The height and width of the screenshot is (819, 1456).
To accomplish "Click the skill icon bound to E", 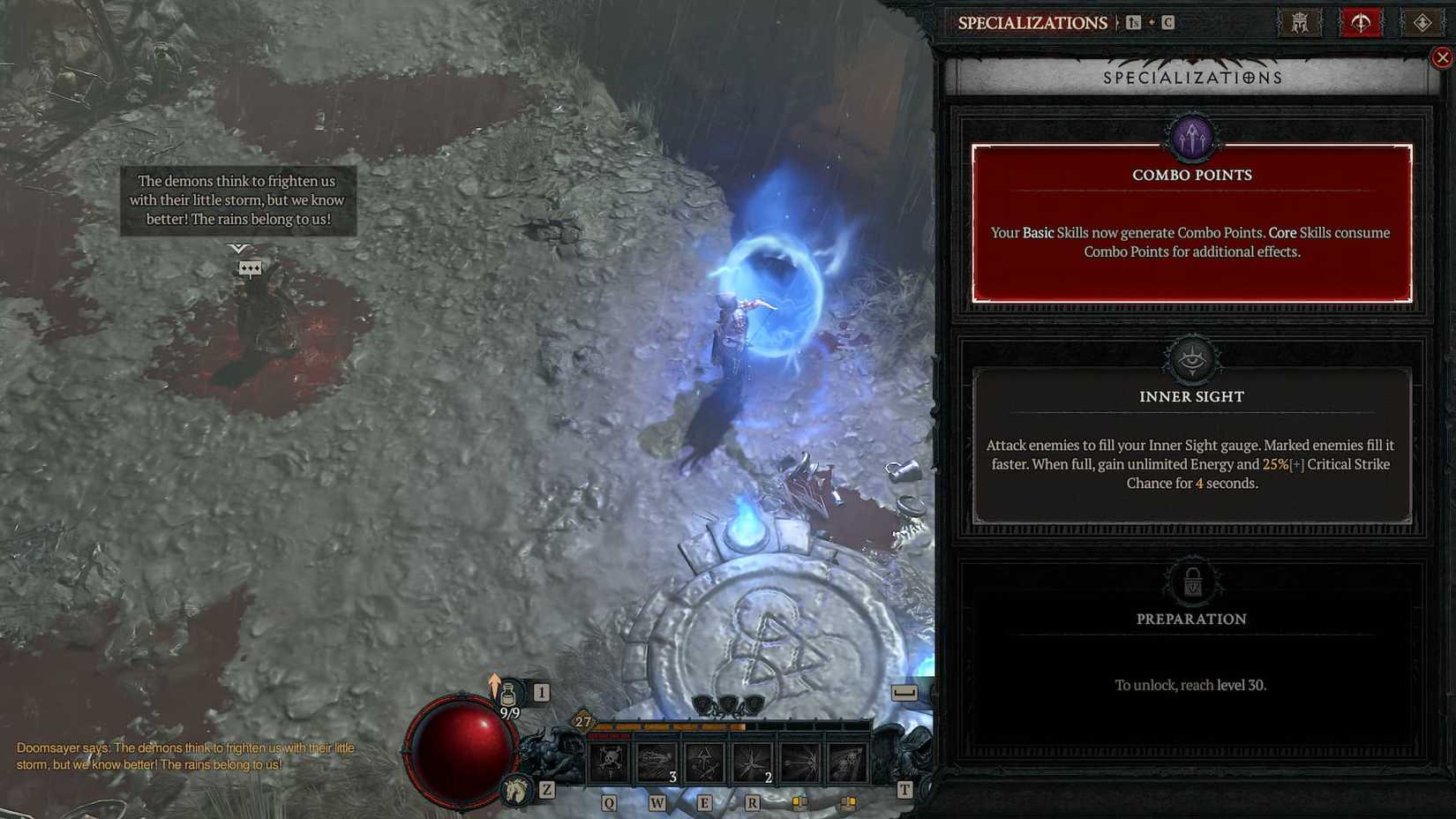I will [705, 762].
